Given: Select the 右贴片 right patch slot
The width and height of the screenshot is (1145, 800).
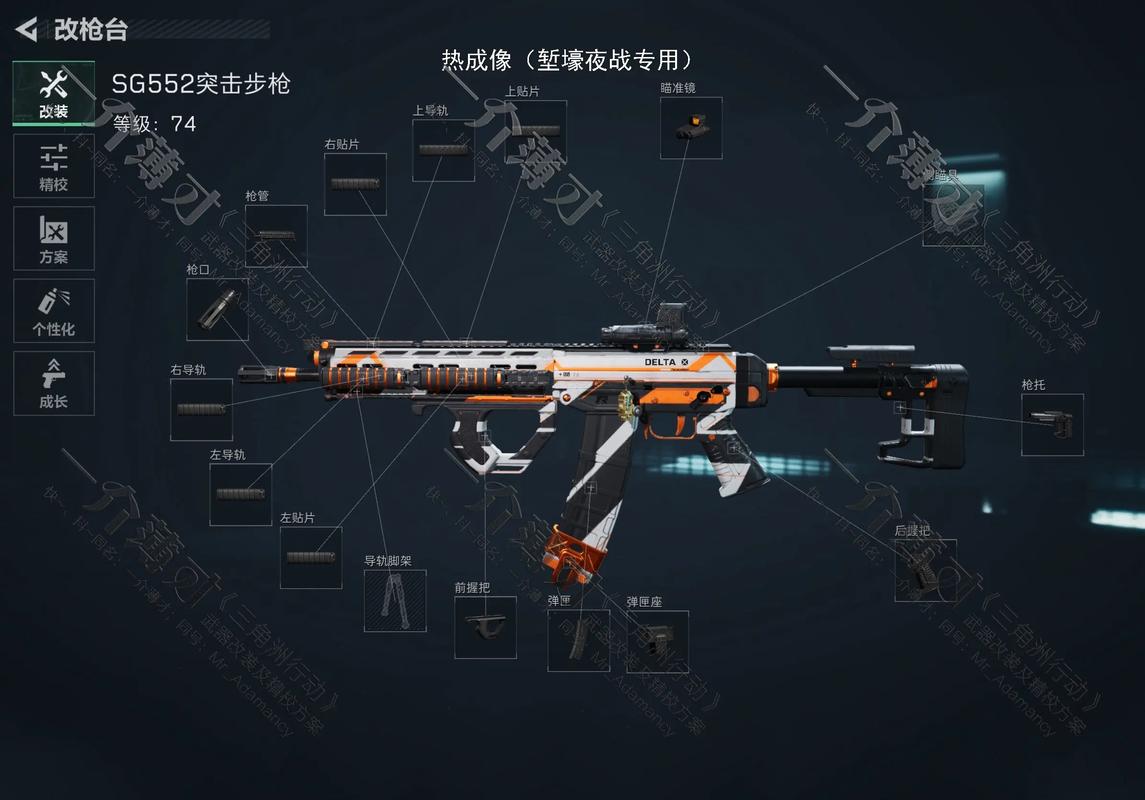Looking at the screenshot, I should point(355,184).
